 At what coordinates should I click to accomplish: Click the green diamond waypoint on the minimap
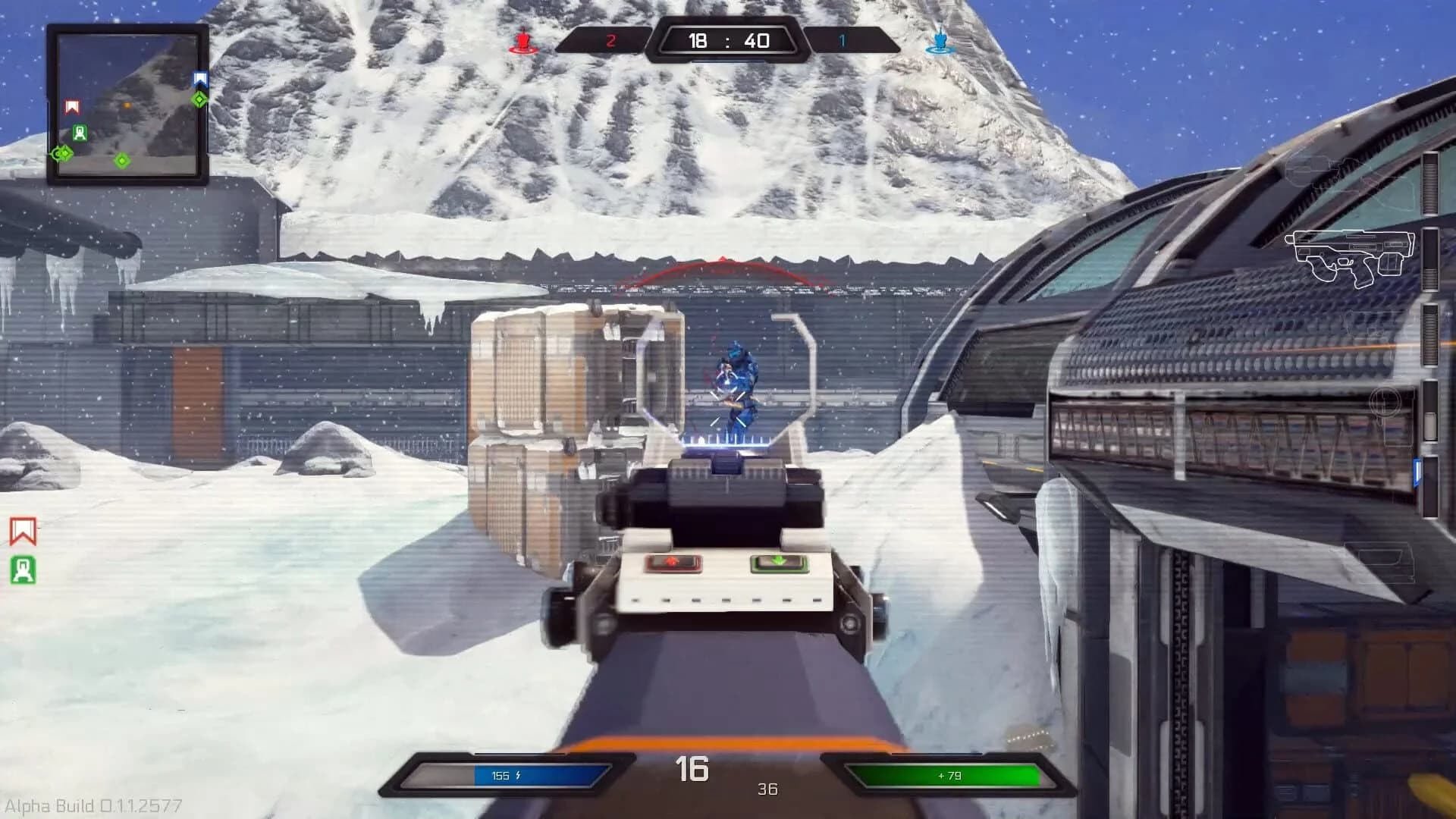pyautogui.click(x=122, y=161)
